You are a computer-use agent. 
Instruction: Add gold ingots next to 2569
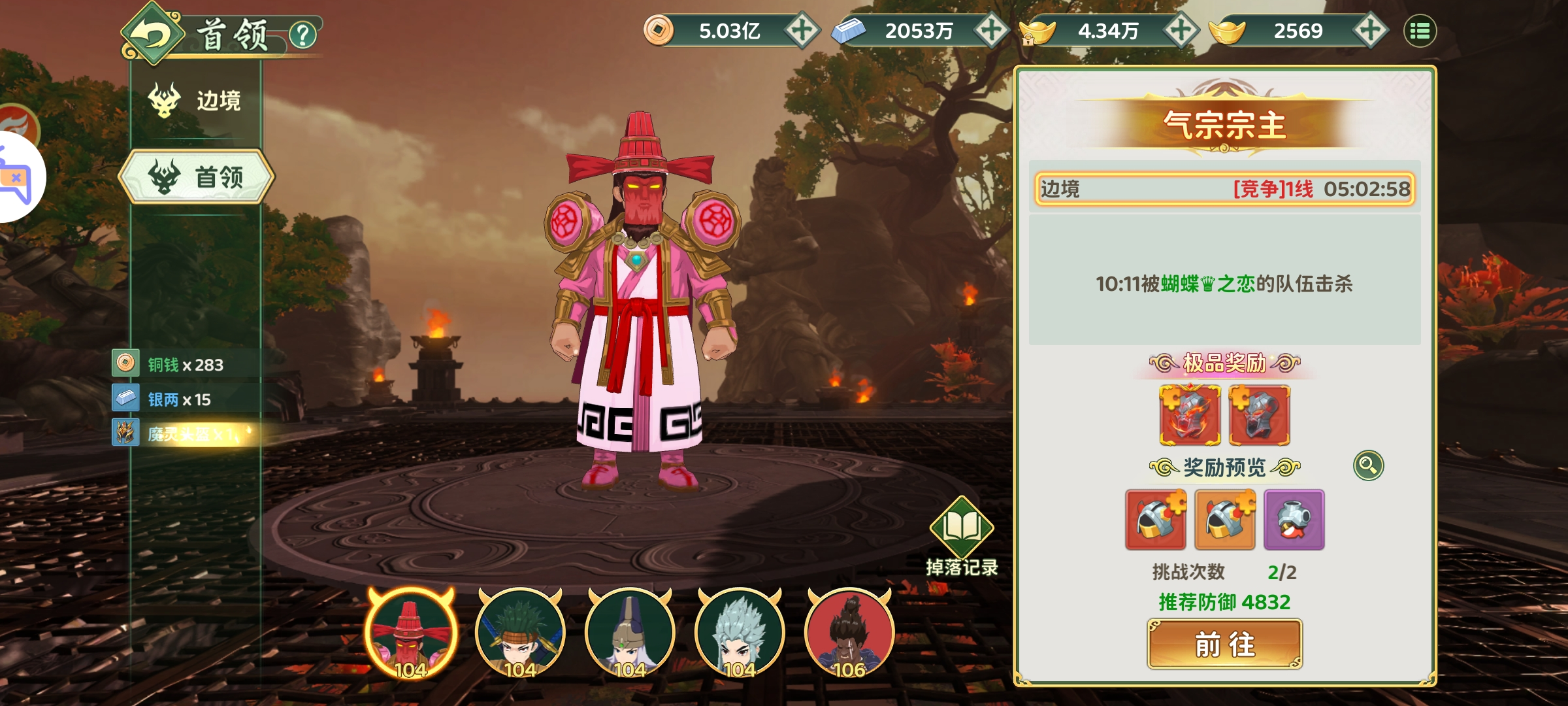click(1370, 31)
